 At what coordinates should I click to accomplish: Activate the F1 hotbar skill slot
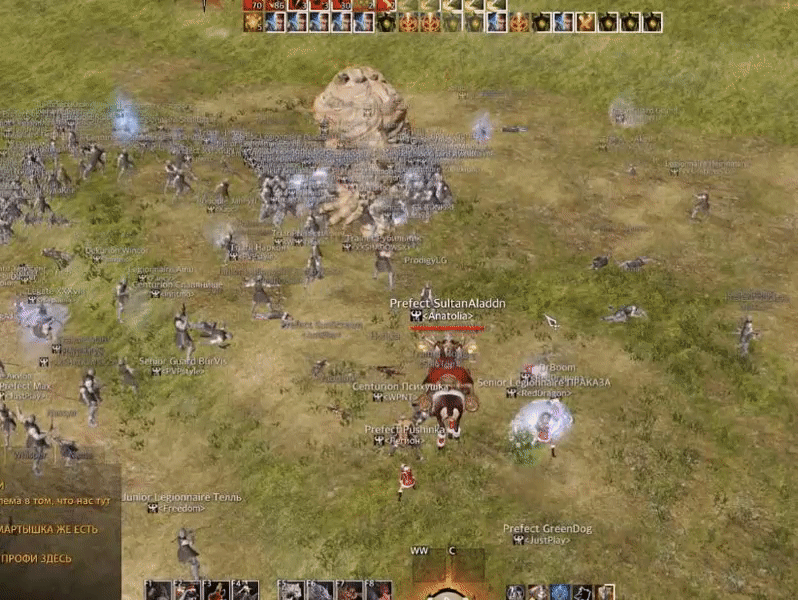coord(157,591)
